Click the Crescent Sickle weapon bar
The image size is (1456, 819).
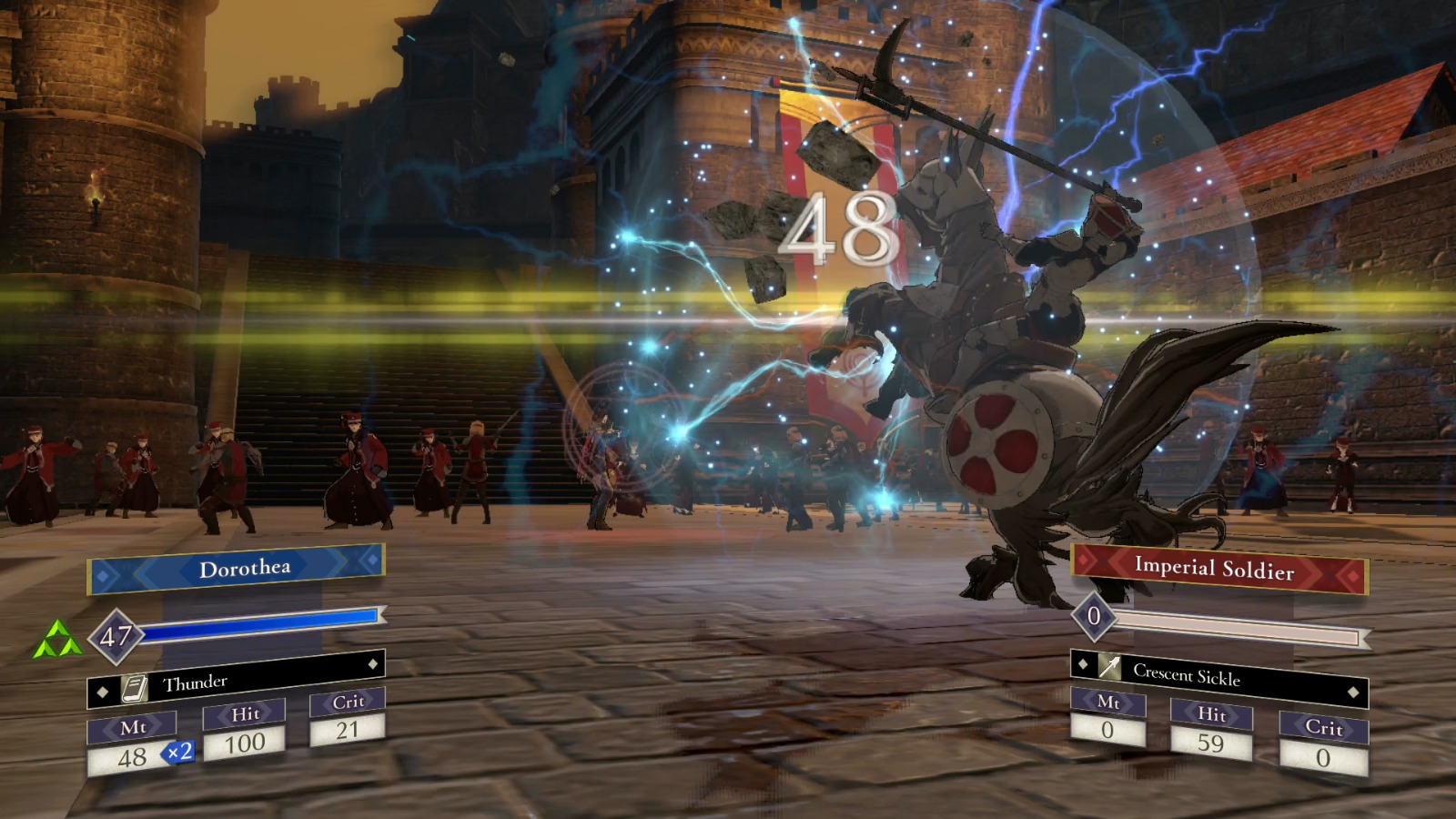pyautogui.click(x=1218, y=677)
